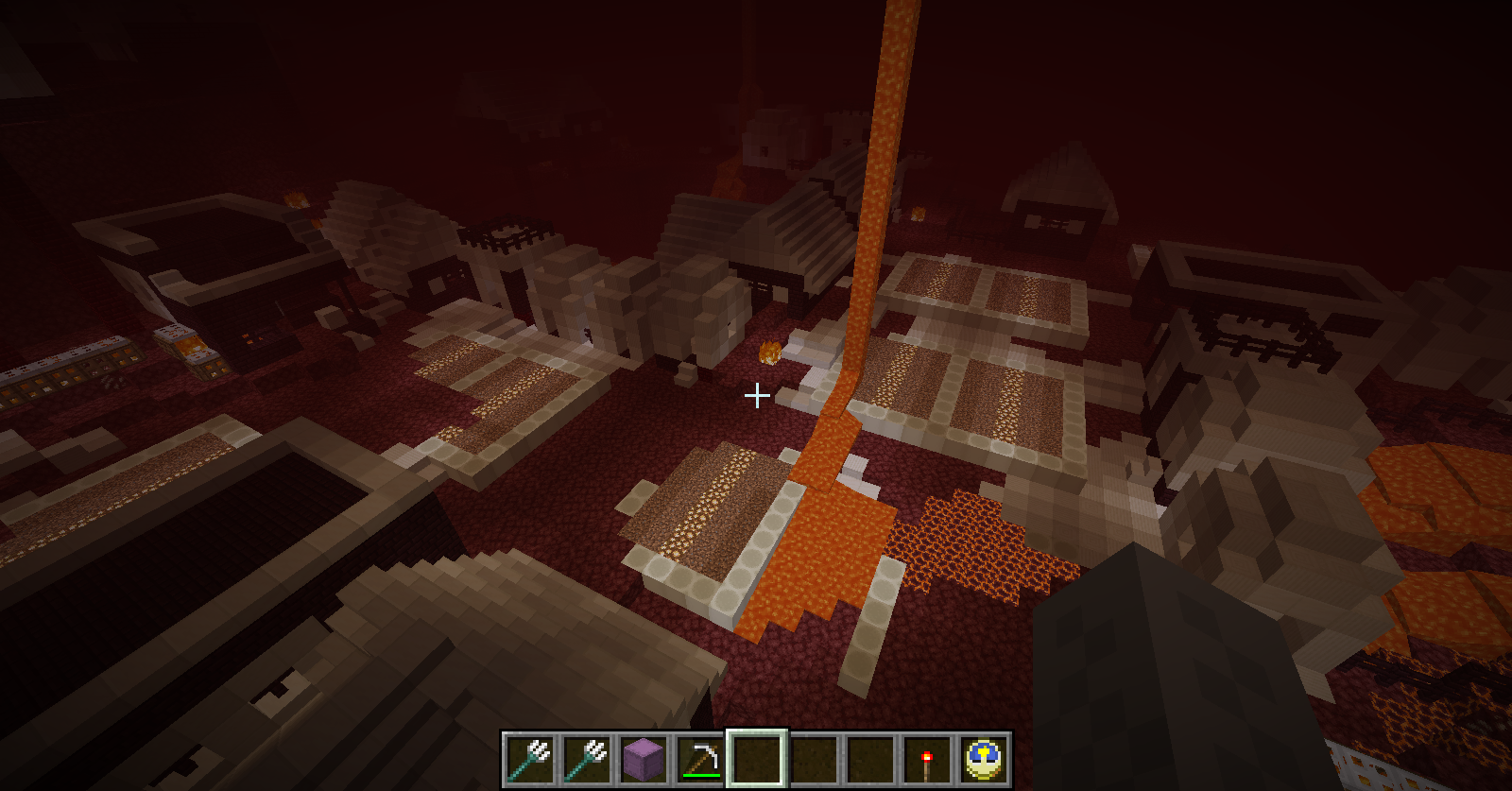Viewport: 1512px width, 791px height.
Task: Select the redstone torch slot
Action: 927,759
